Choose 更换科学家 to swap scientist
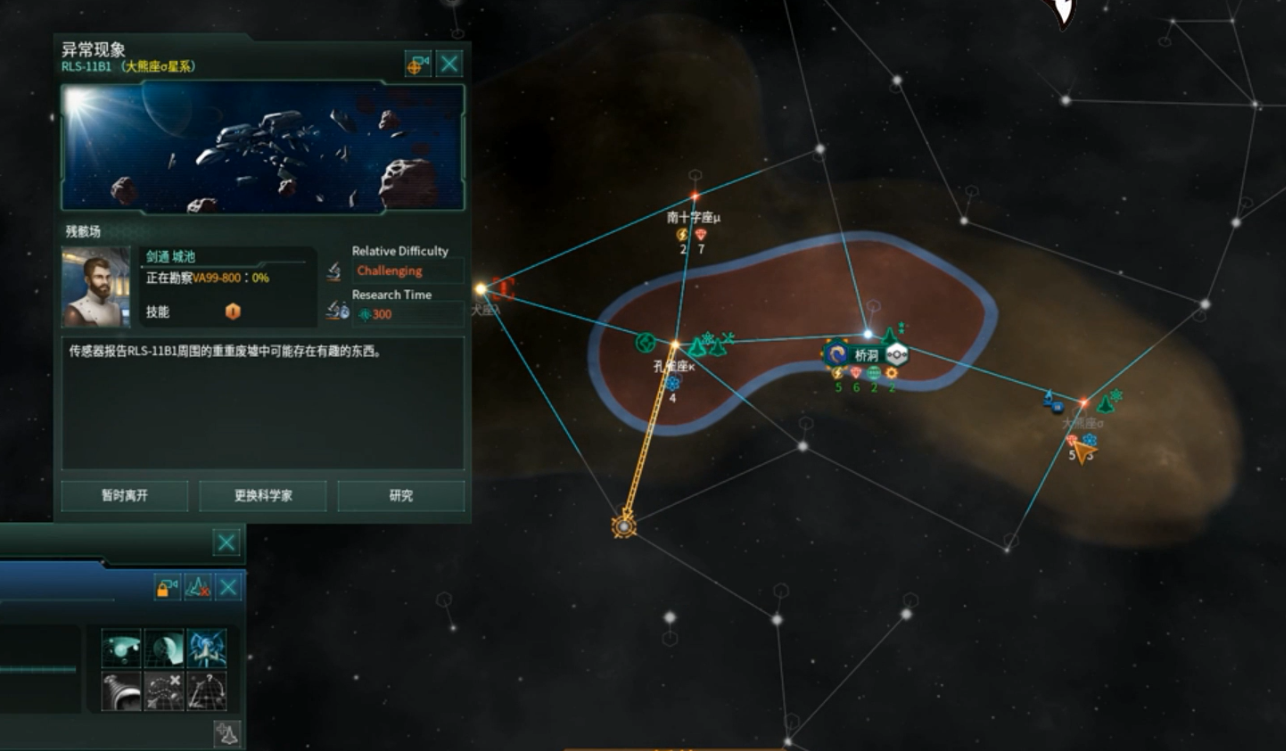This screenshot has height=751, width=1286. pyautogui.click(x=262, y=496)
